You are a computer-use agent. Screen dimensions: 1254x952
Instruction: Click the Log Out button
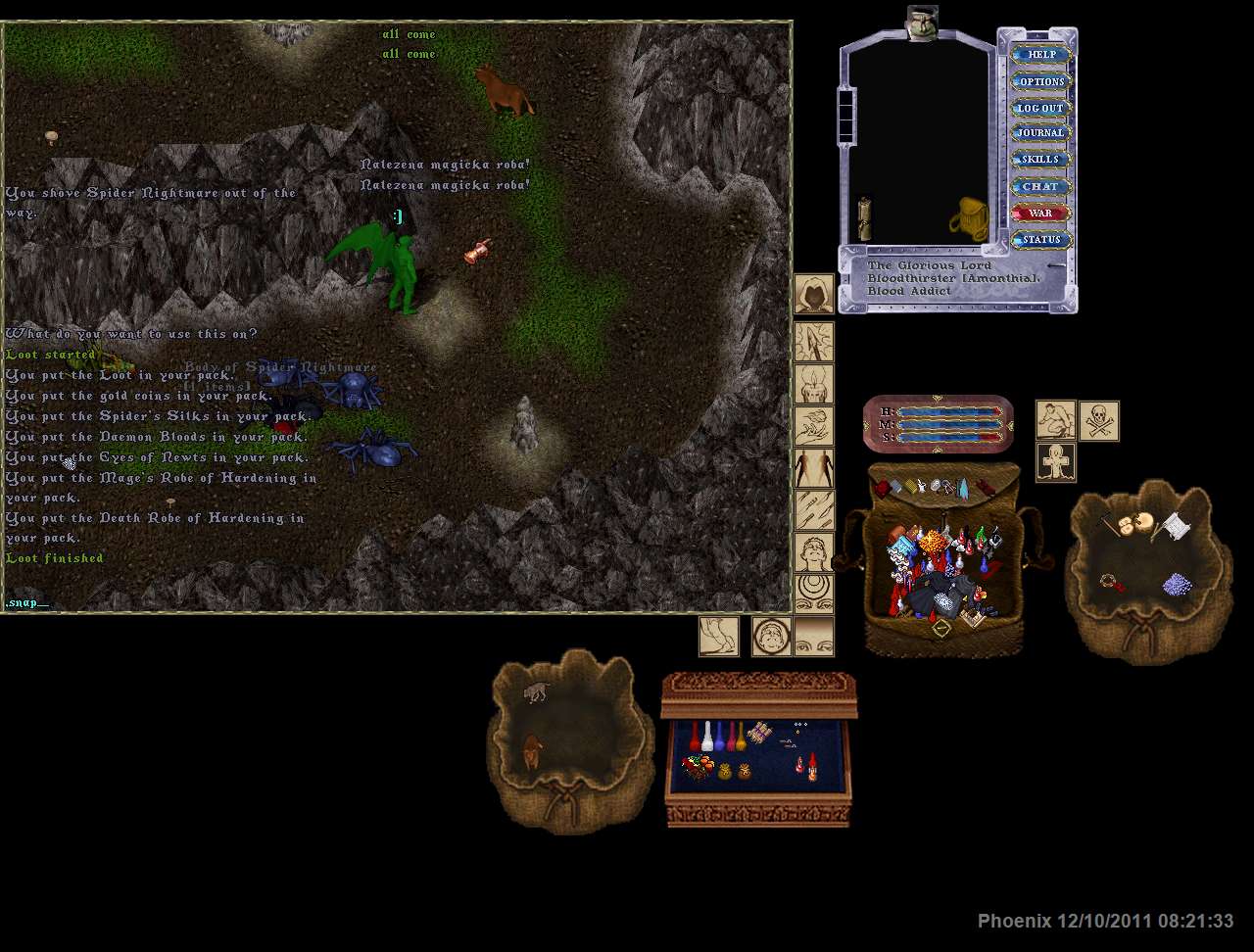point(1040,108)
